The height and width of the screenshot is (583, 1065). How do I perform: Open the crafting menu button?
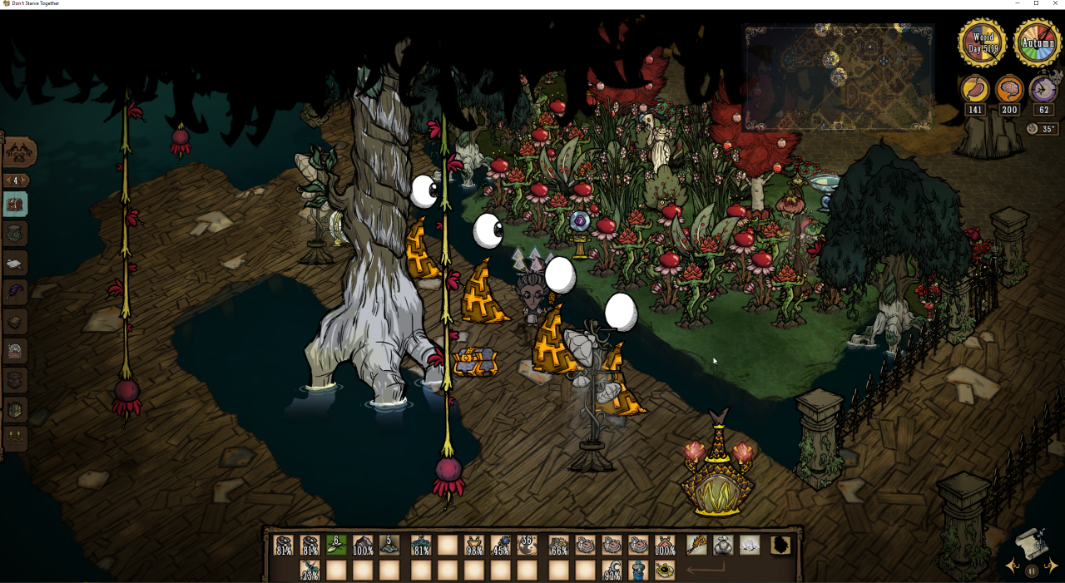pyautogui.click(x=20, y=152)
